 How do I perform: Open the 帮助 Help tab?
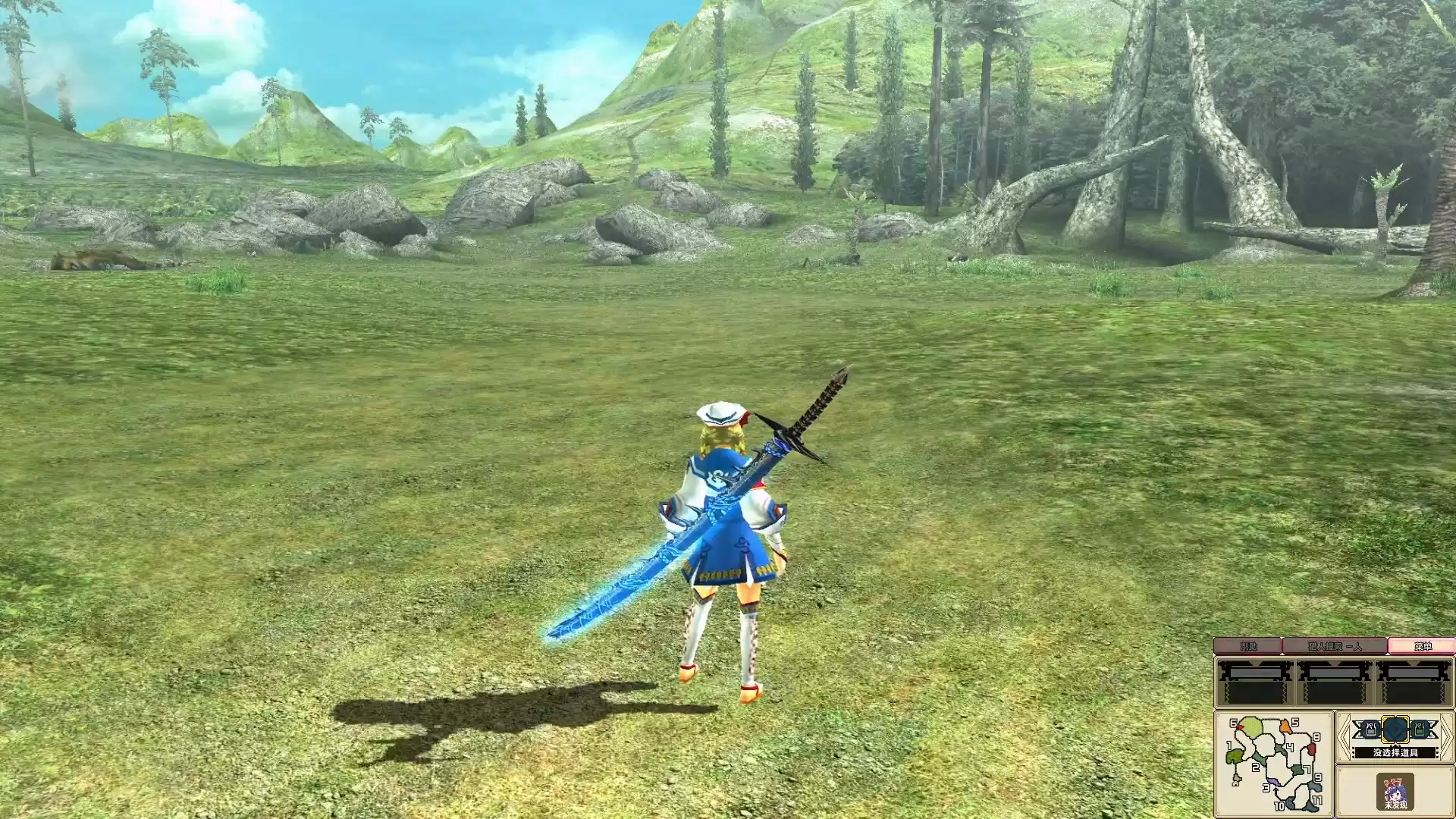pyautogui.click(x=1250, y=645)
